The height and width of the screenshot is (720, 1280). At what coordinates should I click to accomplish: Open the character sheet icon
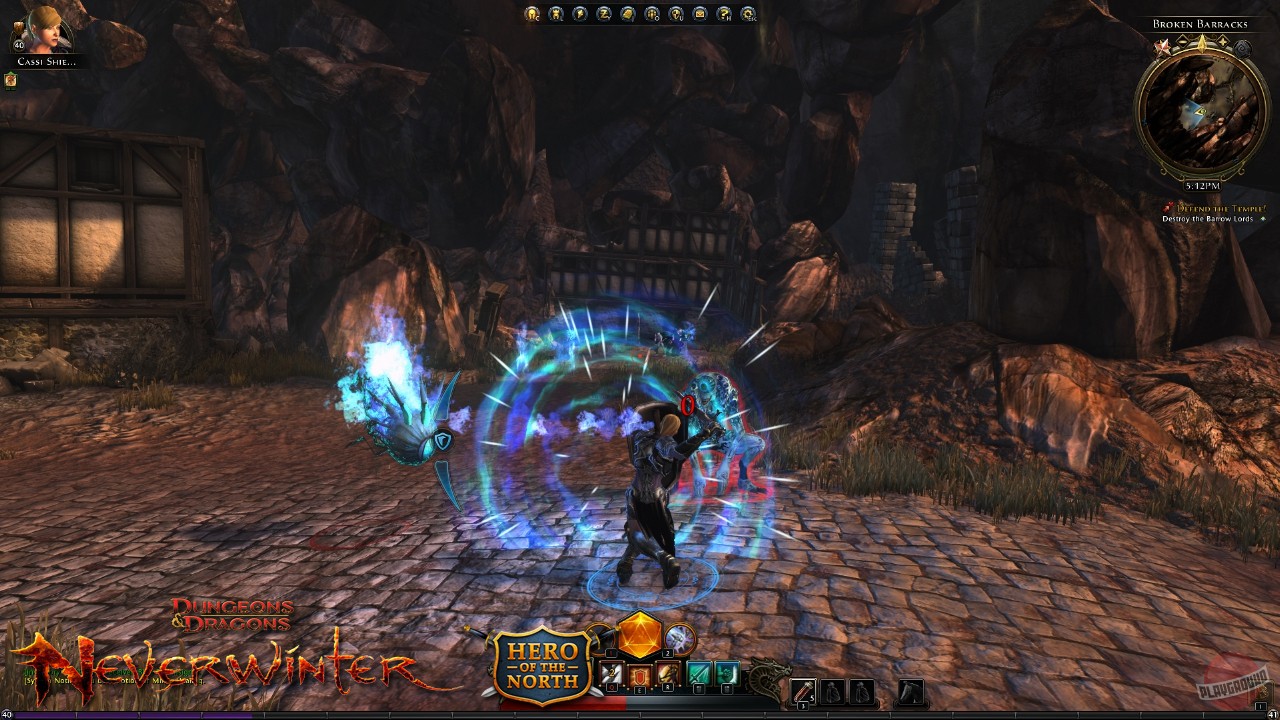coord(531,15)
